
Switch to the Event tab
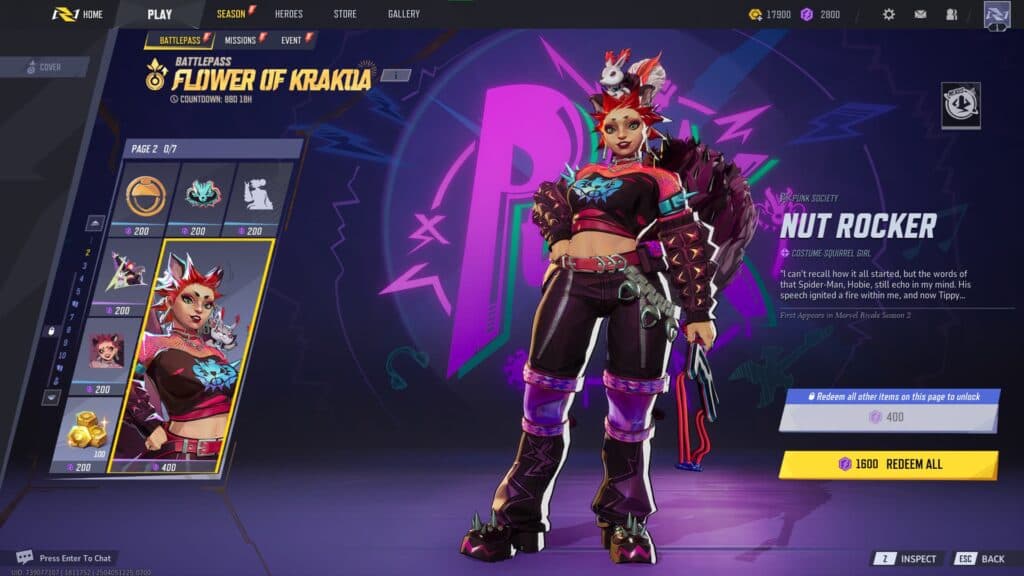(294, 40)
